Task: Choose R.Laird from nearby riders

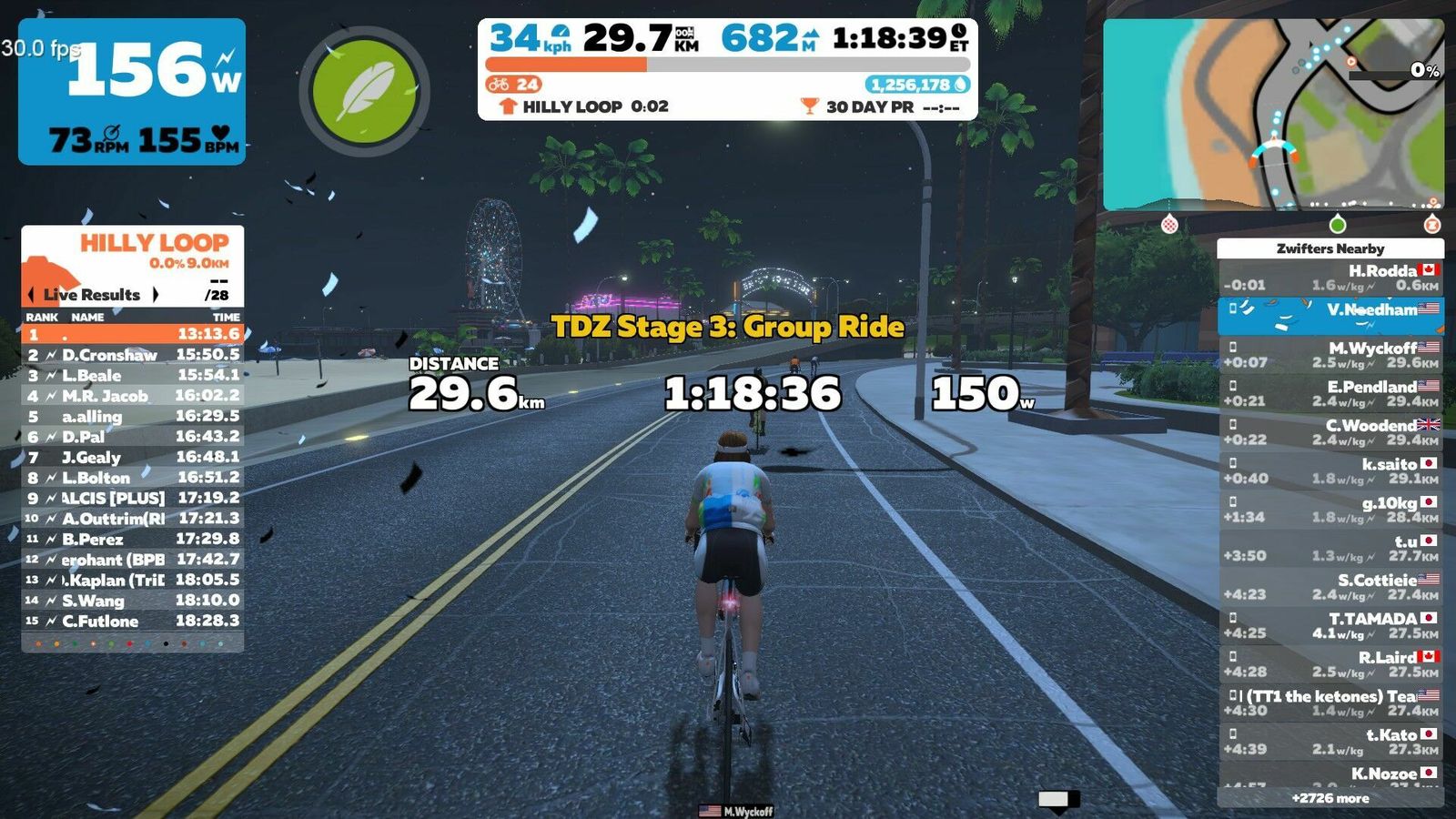Action: 1330,664
